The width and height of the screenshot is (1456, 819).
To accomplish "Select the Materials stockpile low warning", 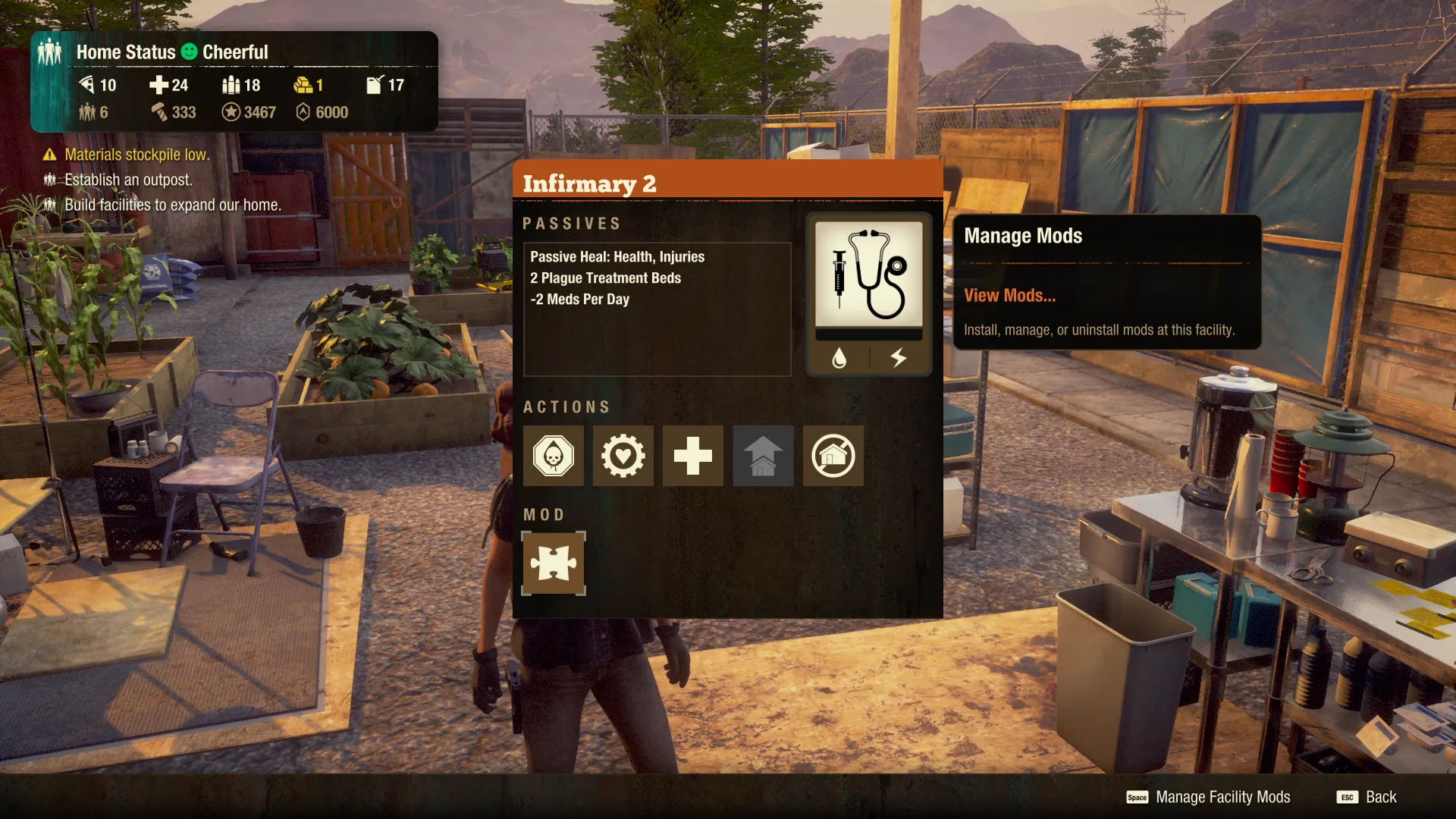I will (x=136, y=155).
